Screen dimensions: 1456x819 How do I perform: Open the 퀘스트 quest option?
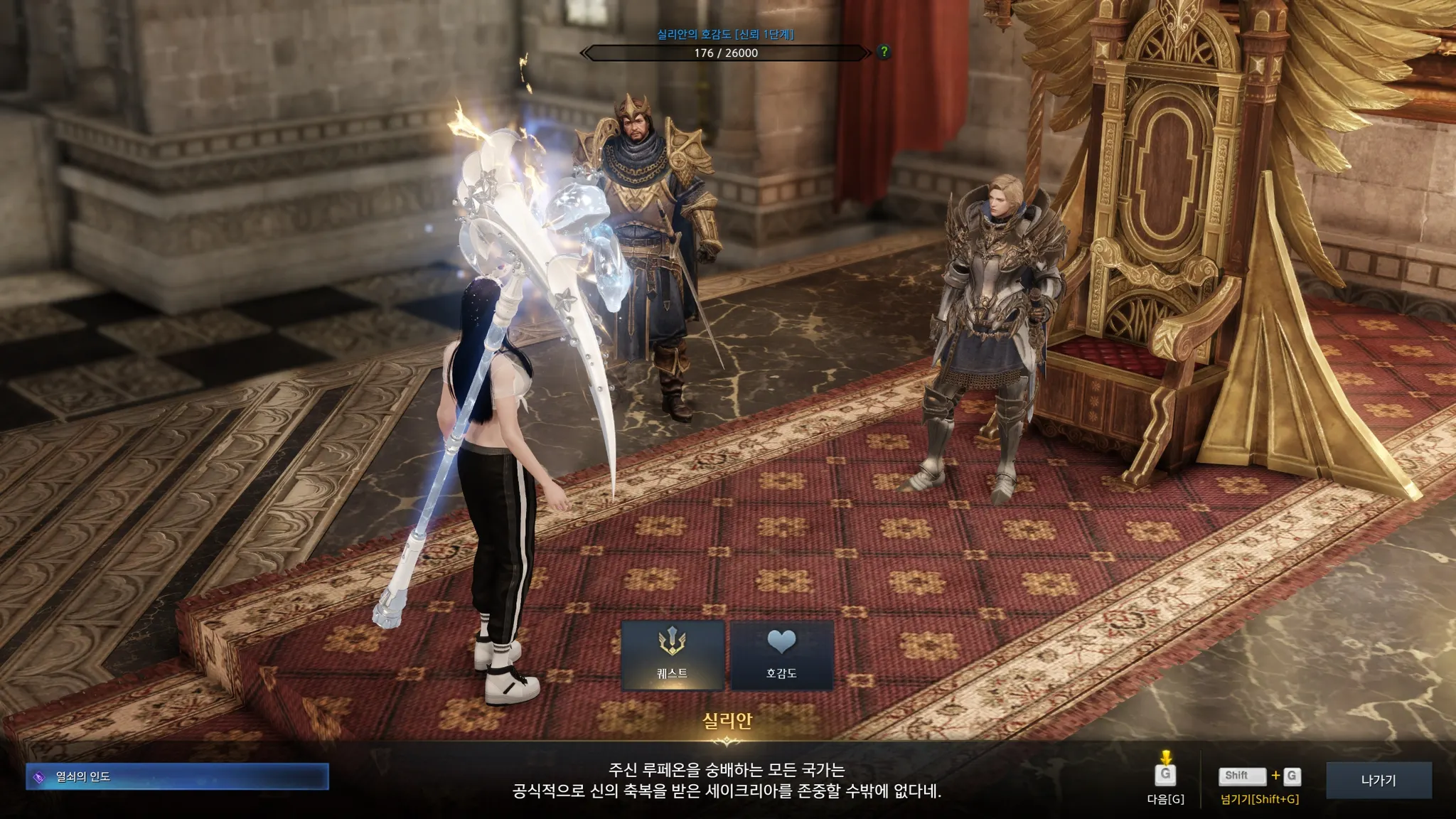click(x=672, y=655)
